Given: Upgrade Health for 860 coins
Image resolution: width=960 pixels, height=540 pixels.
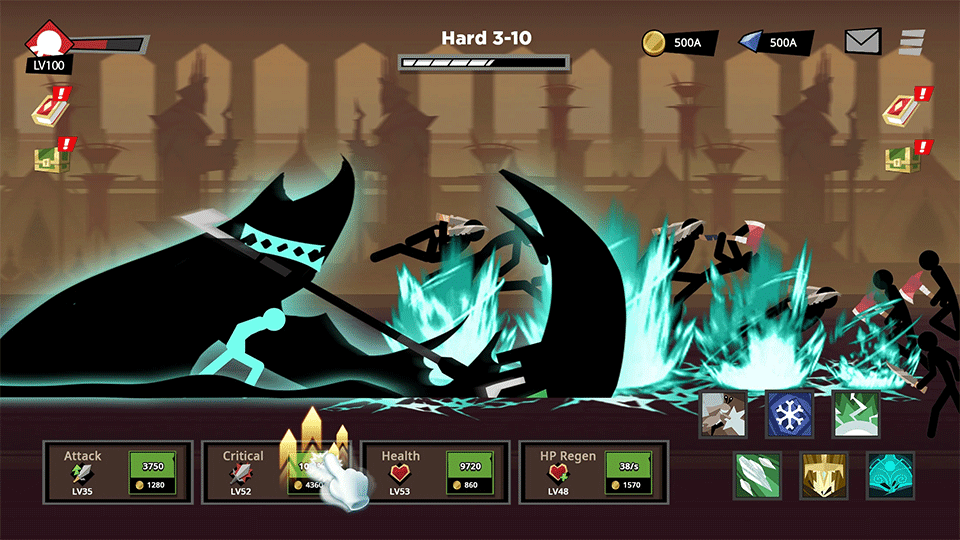Looking at the screenshot, I should tap(469, 473).
